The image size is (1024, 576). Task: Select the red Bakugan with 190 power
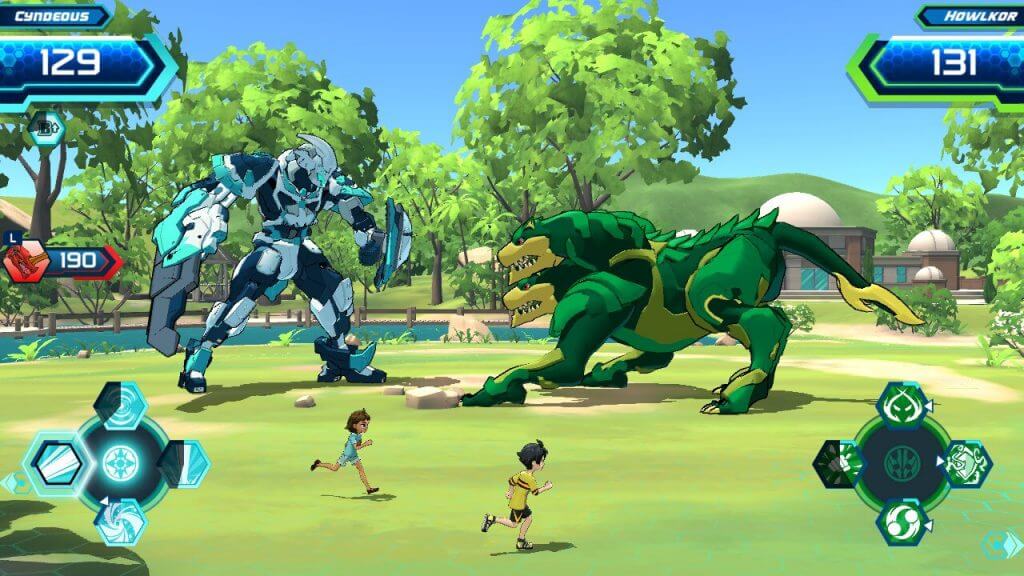(x=25, y=261)
